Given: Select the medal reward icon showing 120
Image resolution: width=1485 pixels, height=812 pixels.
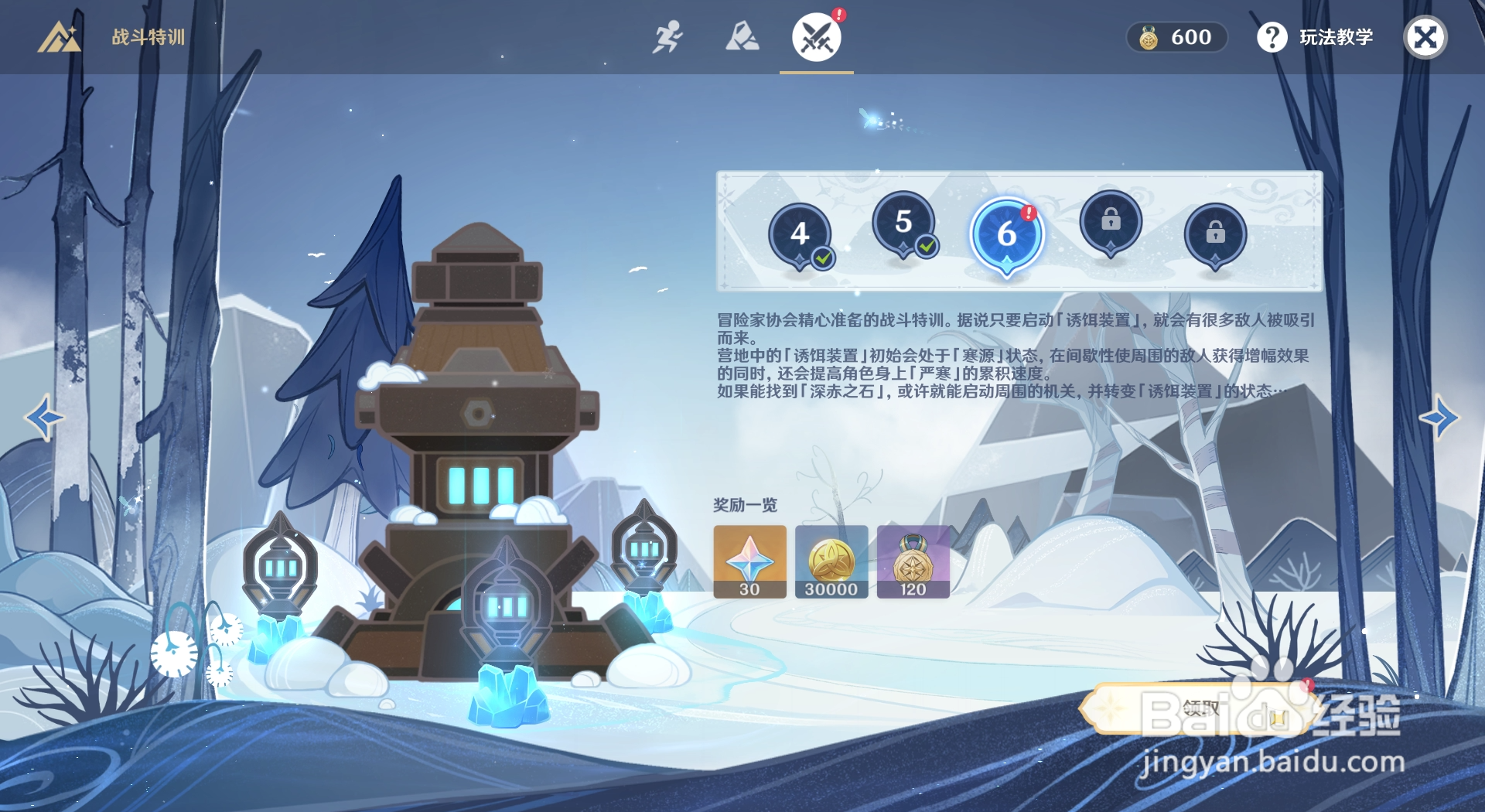Looking at the screenshot, I should (914, 562).
